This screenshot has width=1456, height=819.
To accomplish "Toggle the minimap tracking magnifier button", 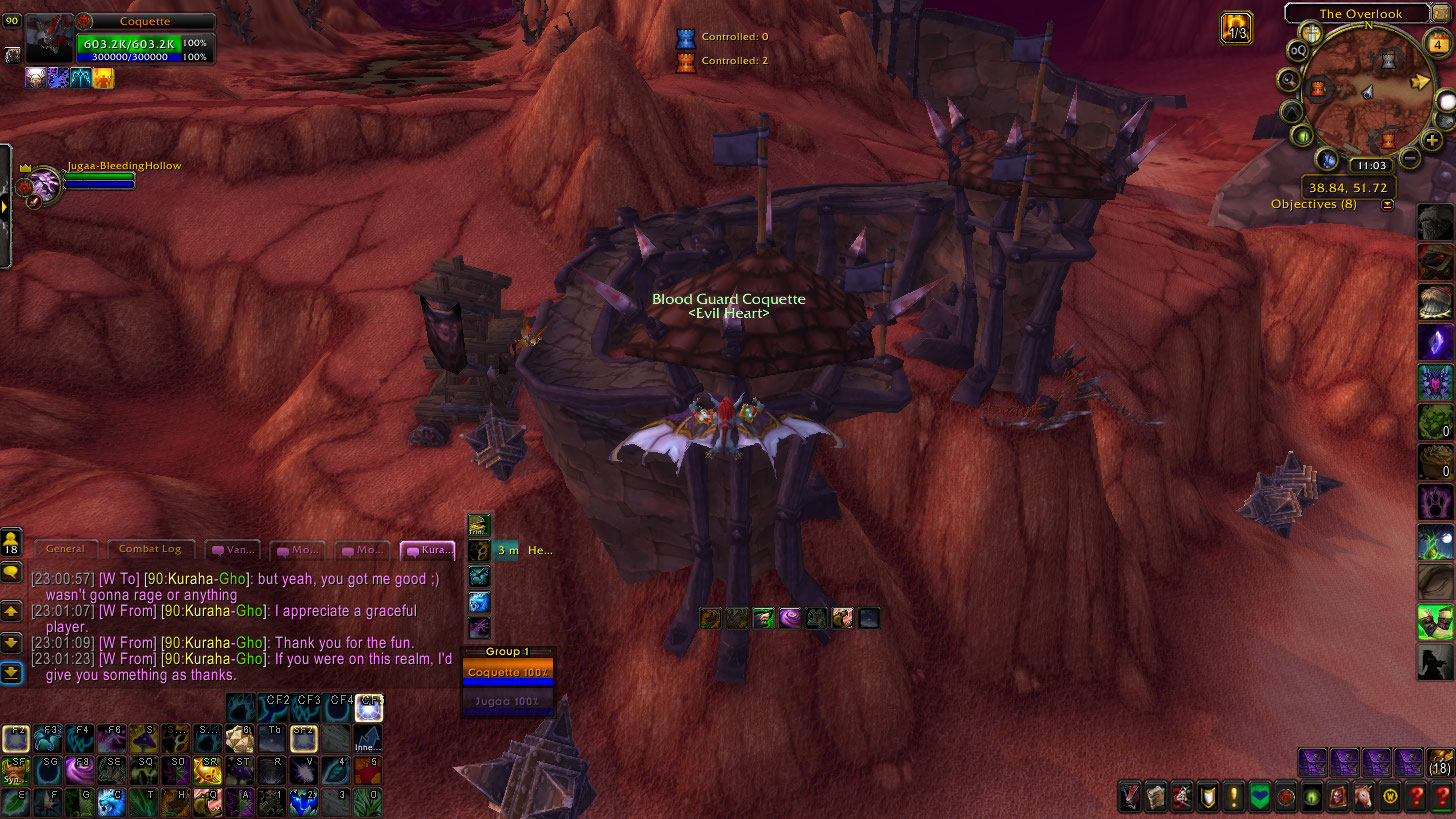I will (x=1289, y=80).
